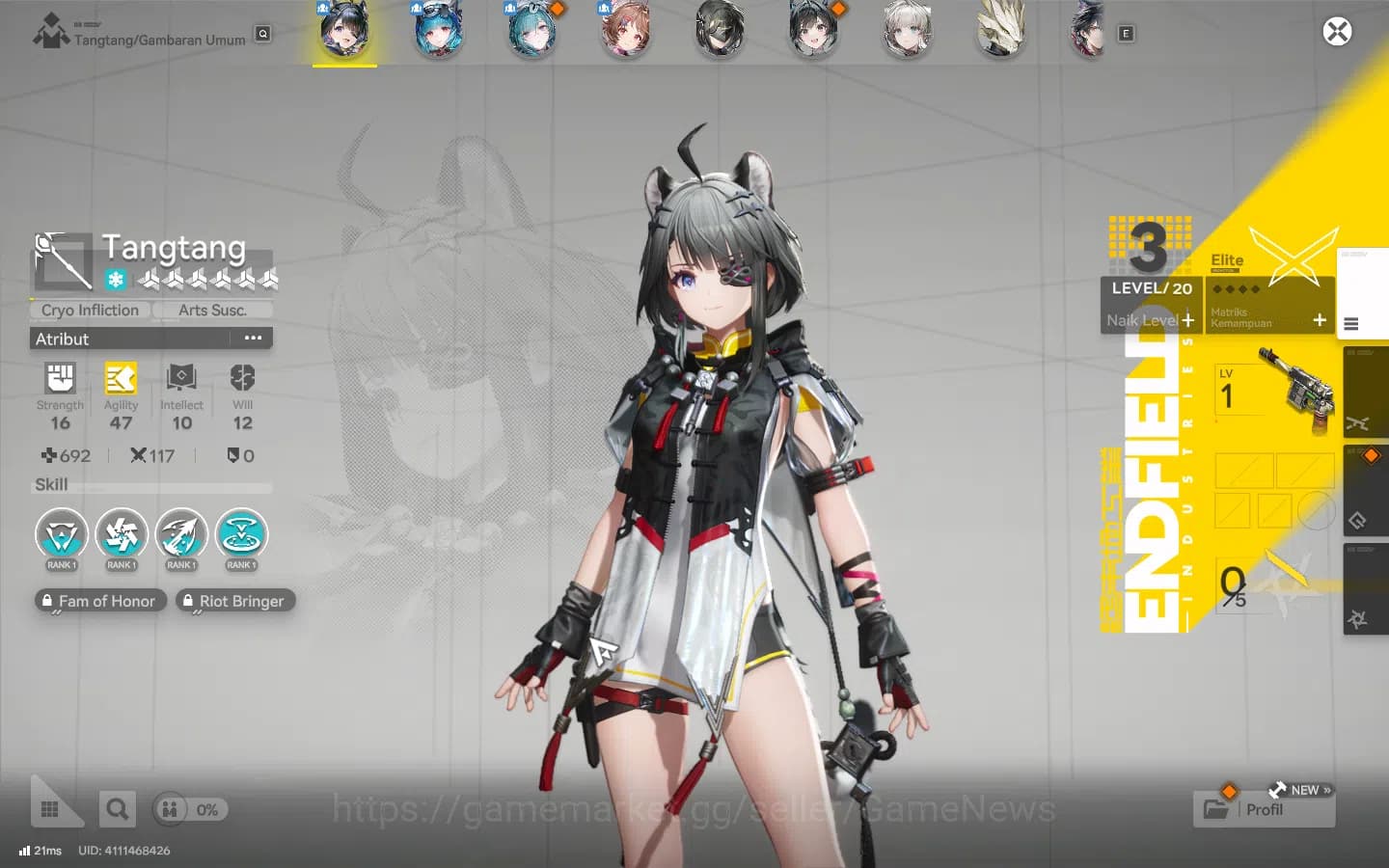Toggle the Cryo element snowflake icon
Image resolution: width=1389 pixels, height=868 pixels.
[x=114, y=279]
